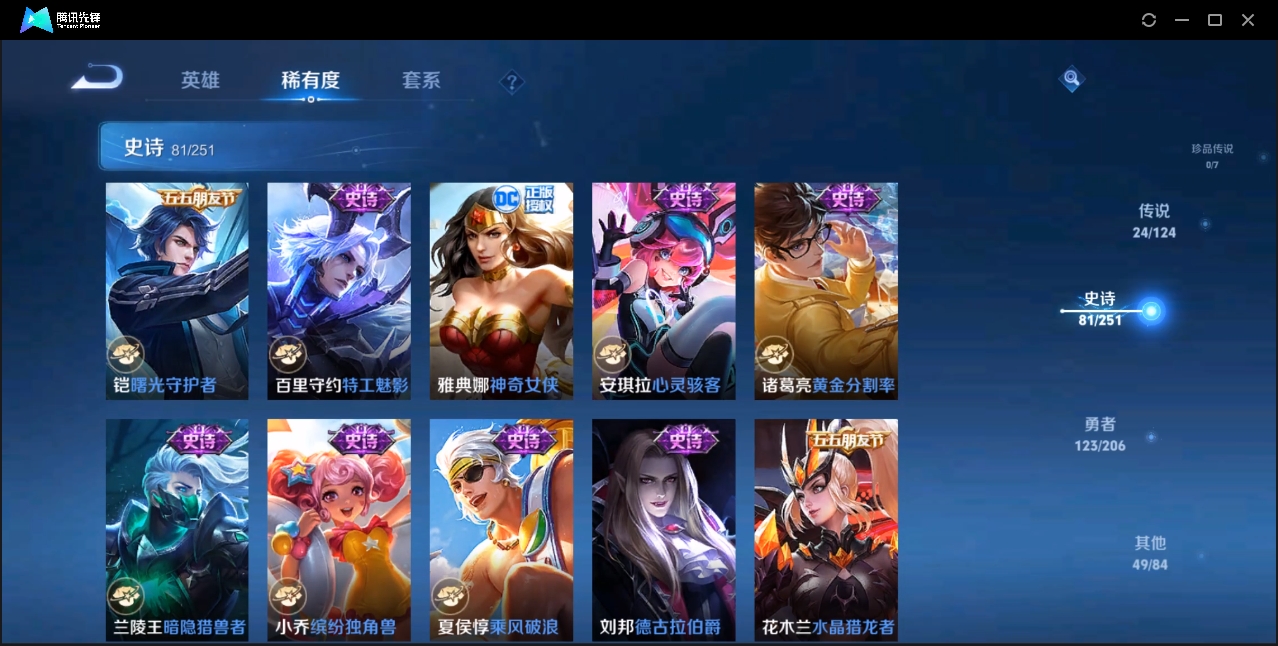Choose 安琪拉 心灵骇客 skin card

(x=663, y=291)
